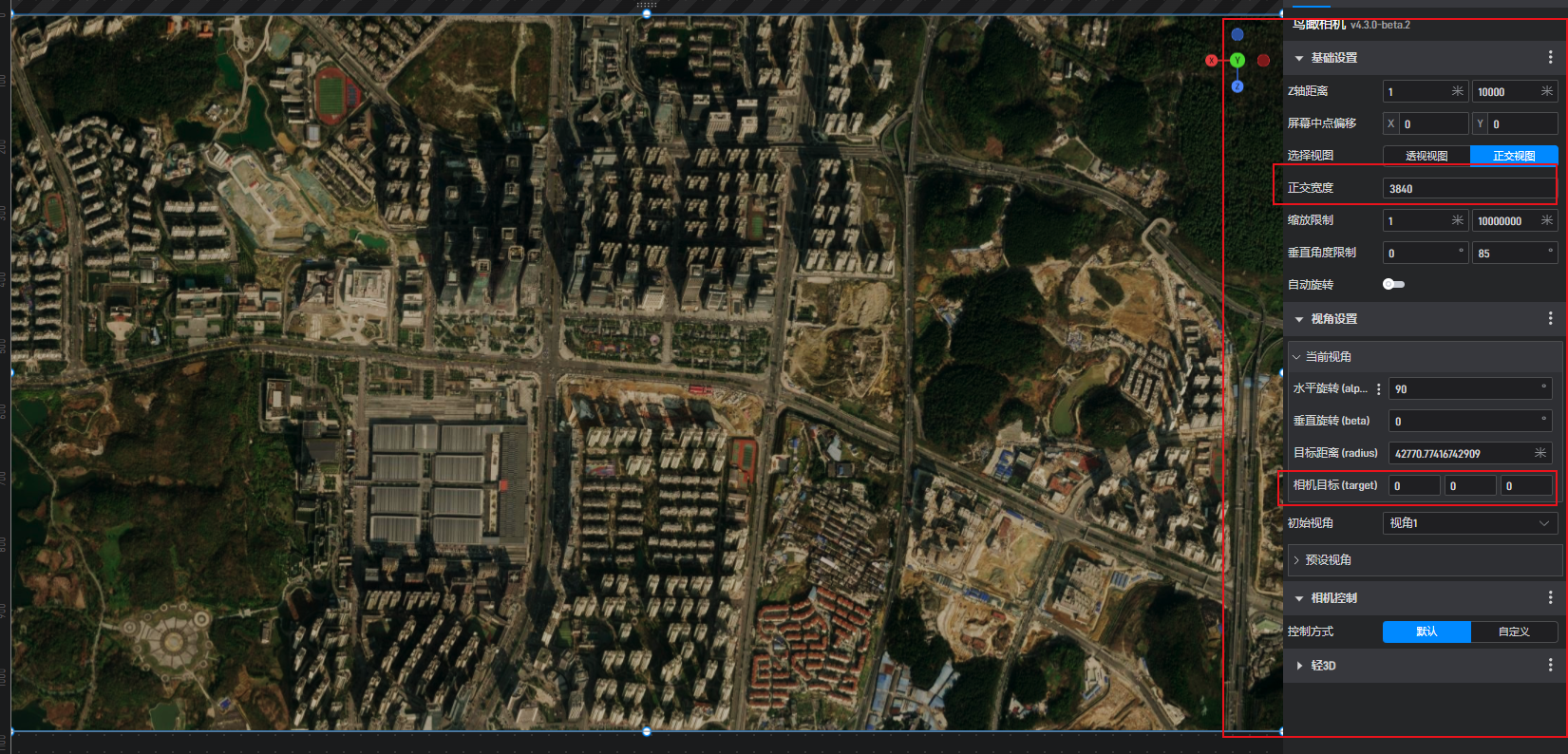Choose 默认 as the control mode
The height and width of the screenshot is (754, 1568).
(x=1426, y=631)
